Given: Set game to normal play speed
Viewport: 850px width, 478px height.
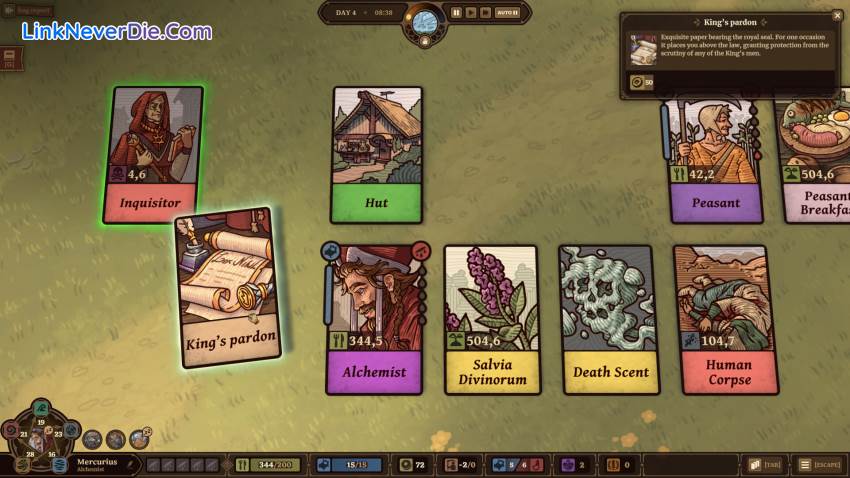Looking at the screenshot, I should point(471,13).
